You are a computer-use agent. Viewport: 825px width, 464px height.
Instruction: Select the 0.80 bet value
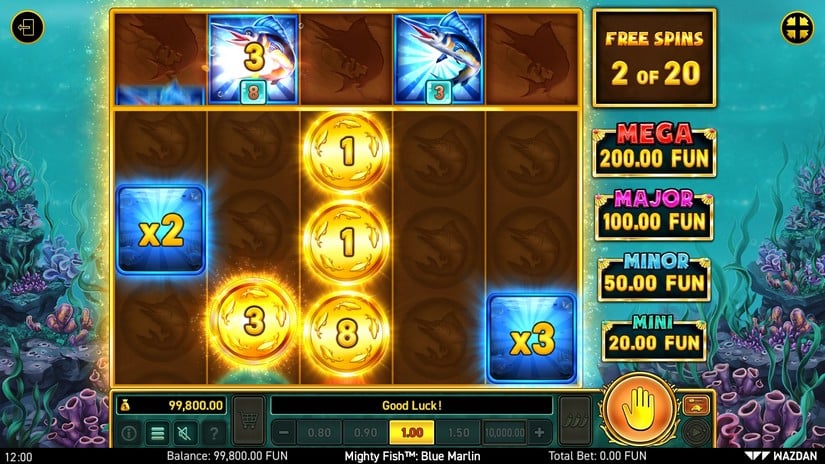tap(320, 432)
